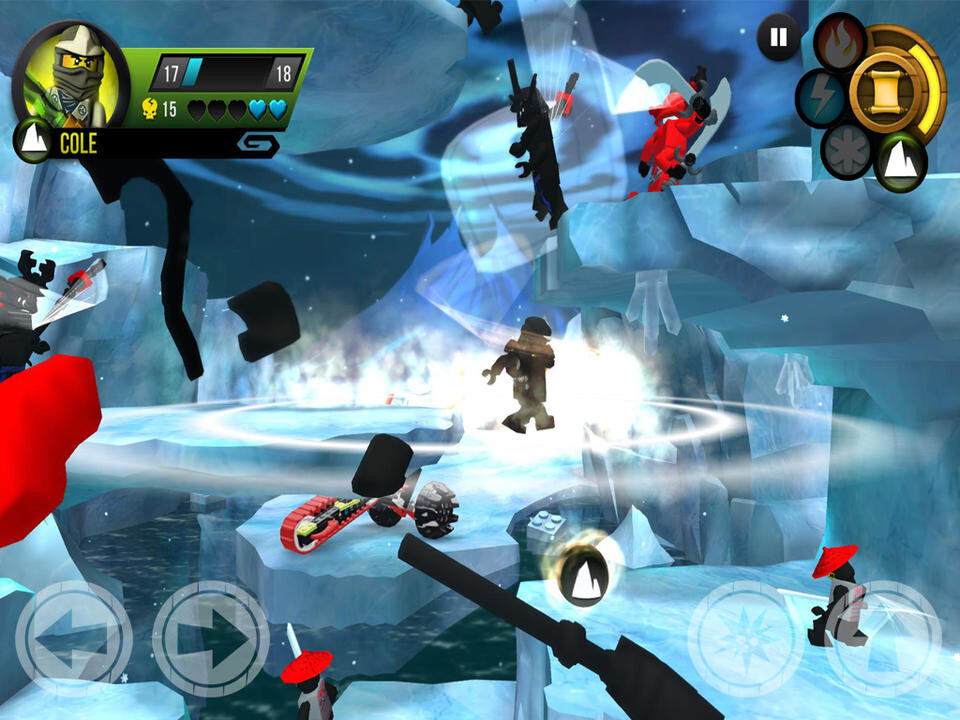
Task: Use the starburst attack button
Action: [x=746, y=639]
